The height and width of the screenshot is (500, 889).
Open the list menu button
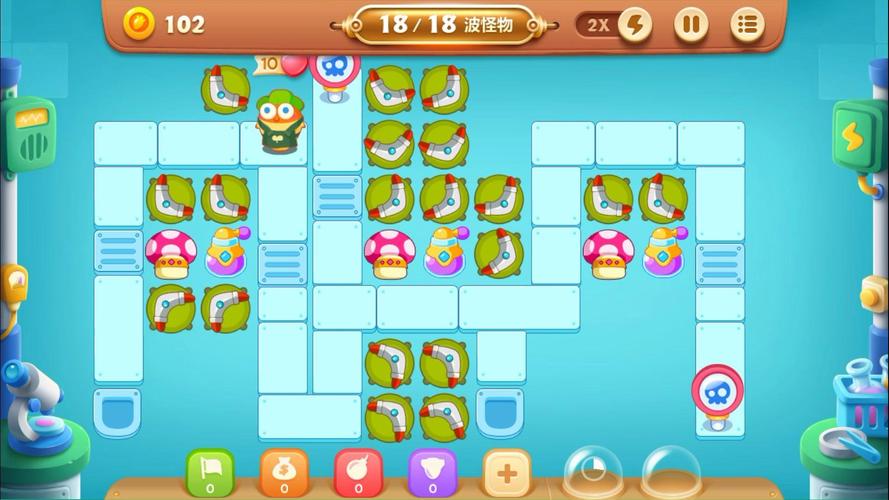(747, 24)
